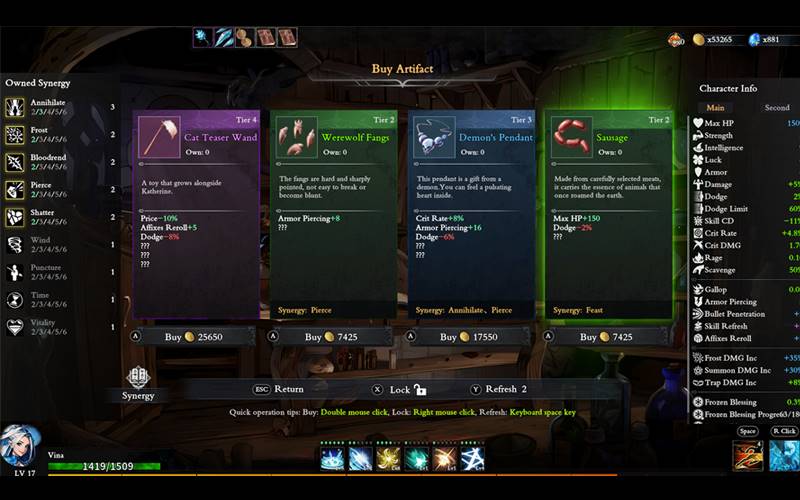Switch to the Main character info tab
Screen dimensions: 800x500
click(x=715, y=107)
